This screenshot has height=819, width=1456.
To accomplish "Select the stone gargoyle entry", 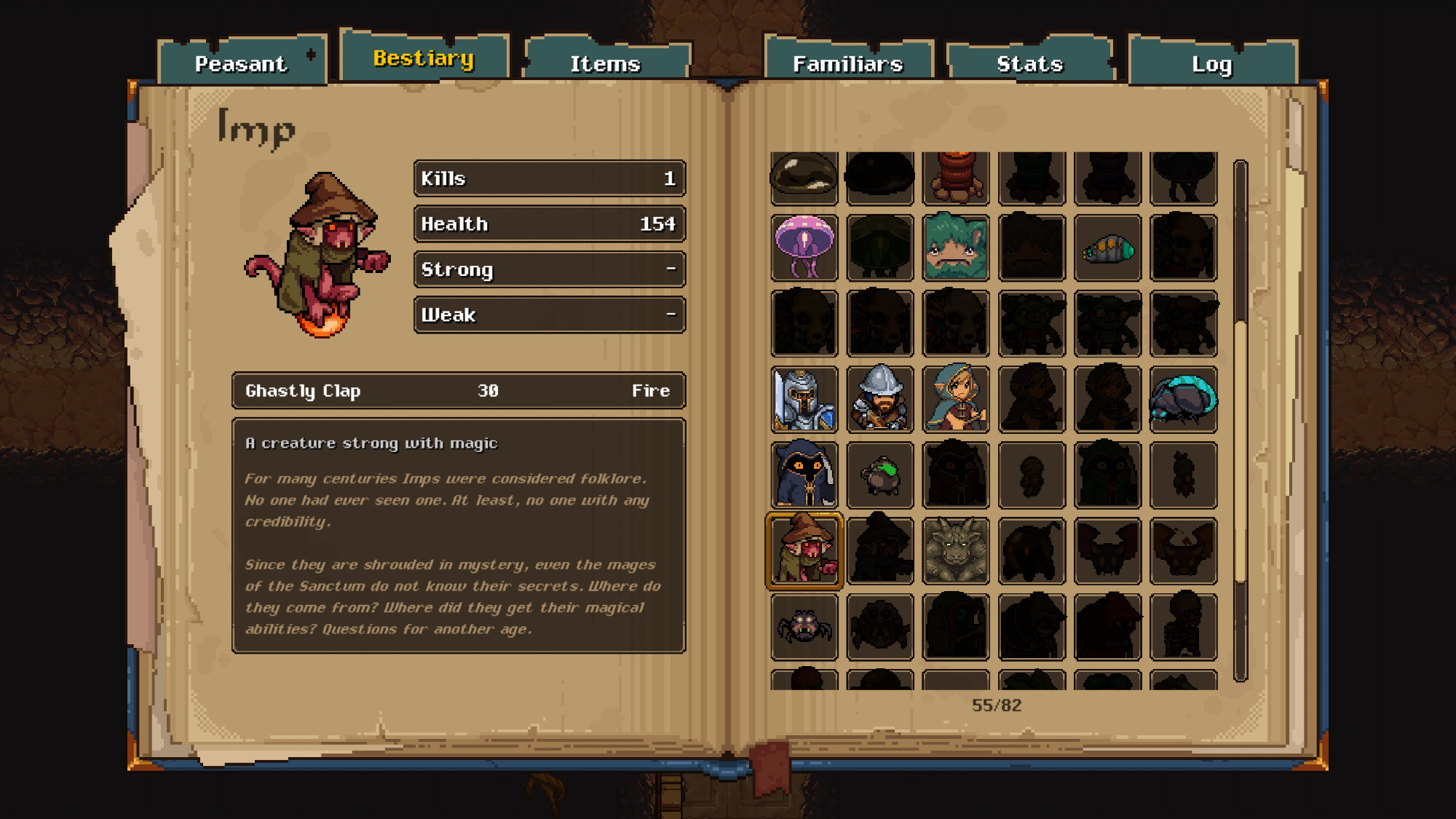I will [x=956, y=550].
